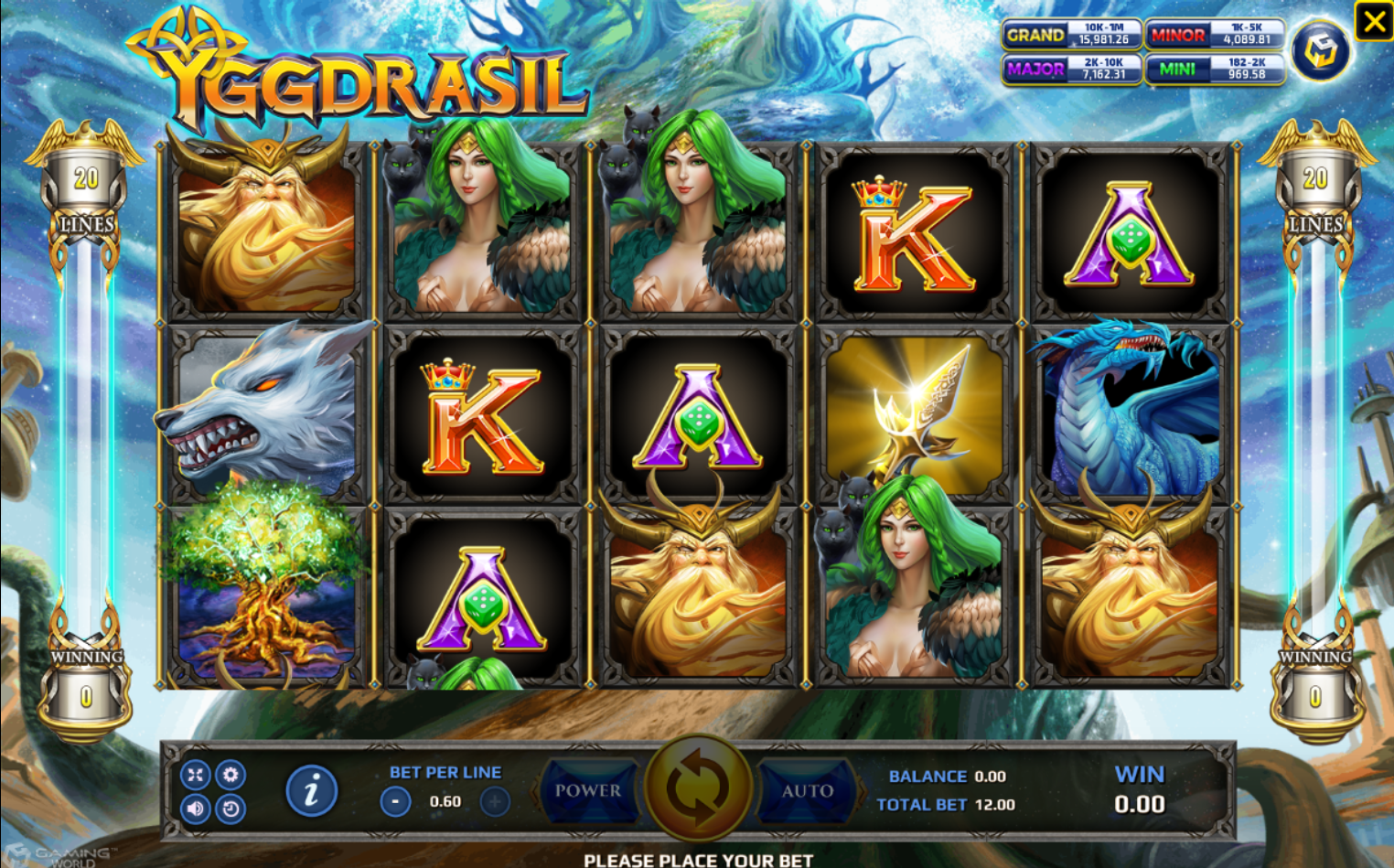
Task: Select the settings gear icon
Action: pyautogui.click(x=229, y=775)
